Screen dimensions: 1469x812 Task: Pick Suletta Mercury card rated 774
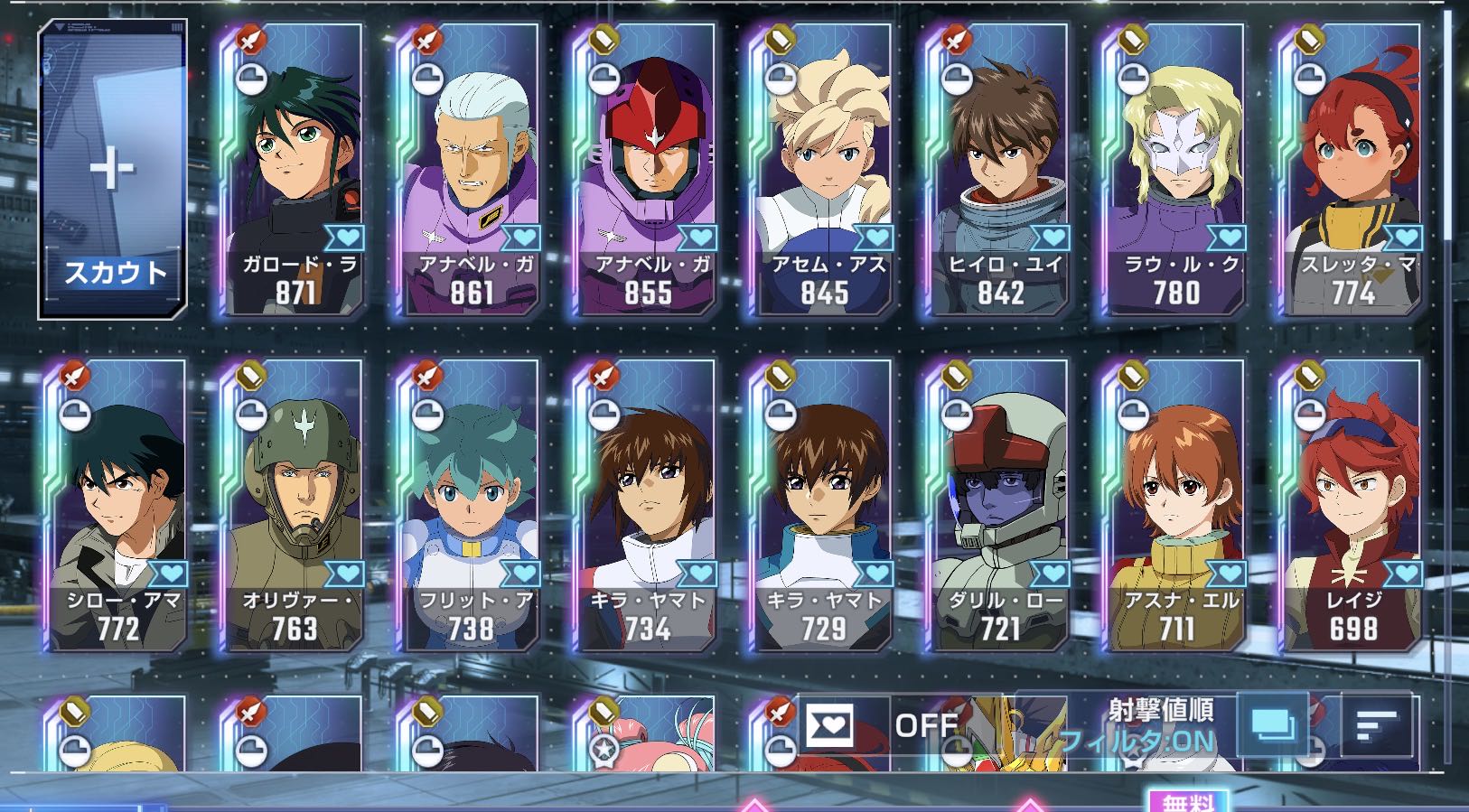click(x=1352, y=172)
